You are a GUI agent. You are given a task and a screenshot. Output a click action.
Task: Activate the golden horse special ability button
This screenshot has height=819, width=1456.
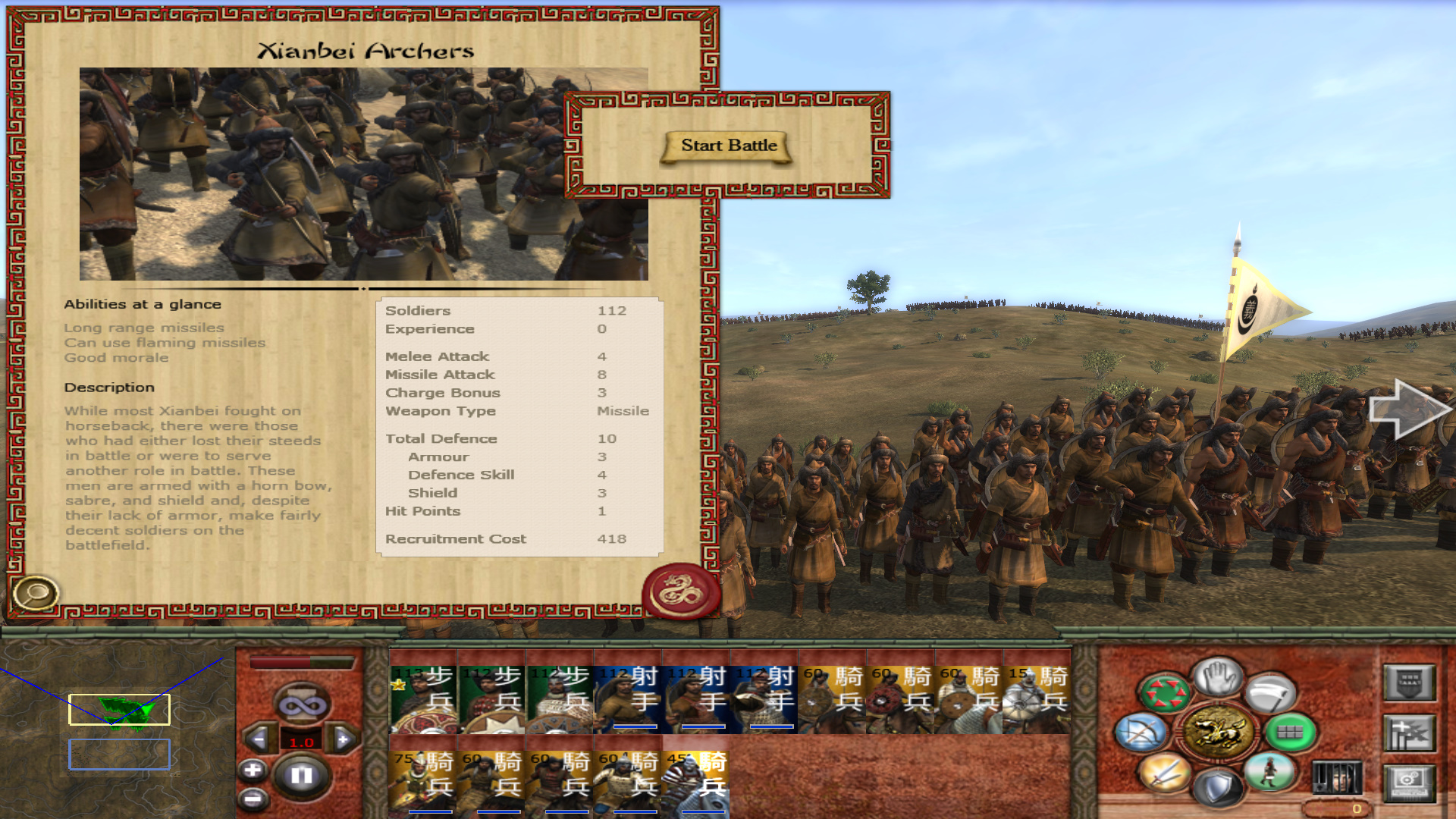pos(1218,732)
